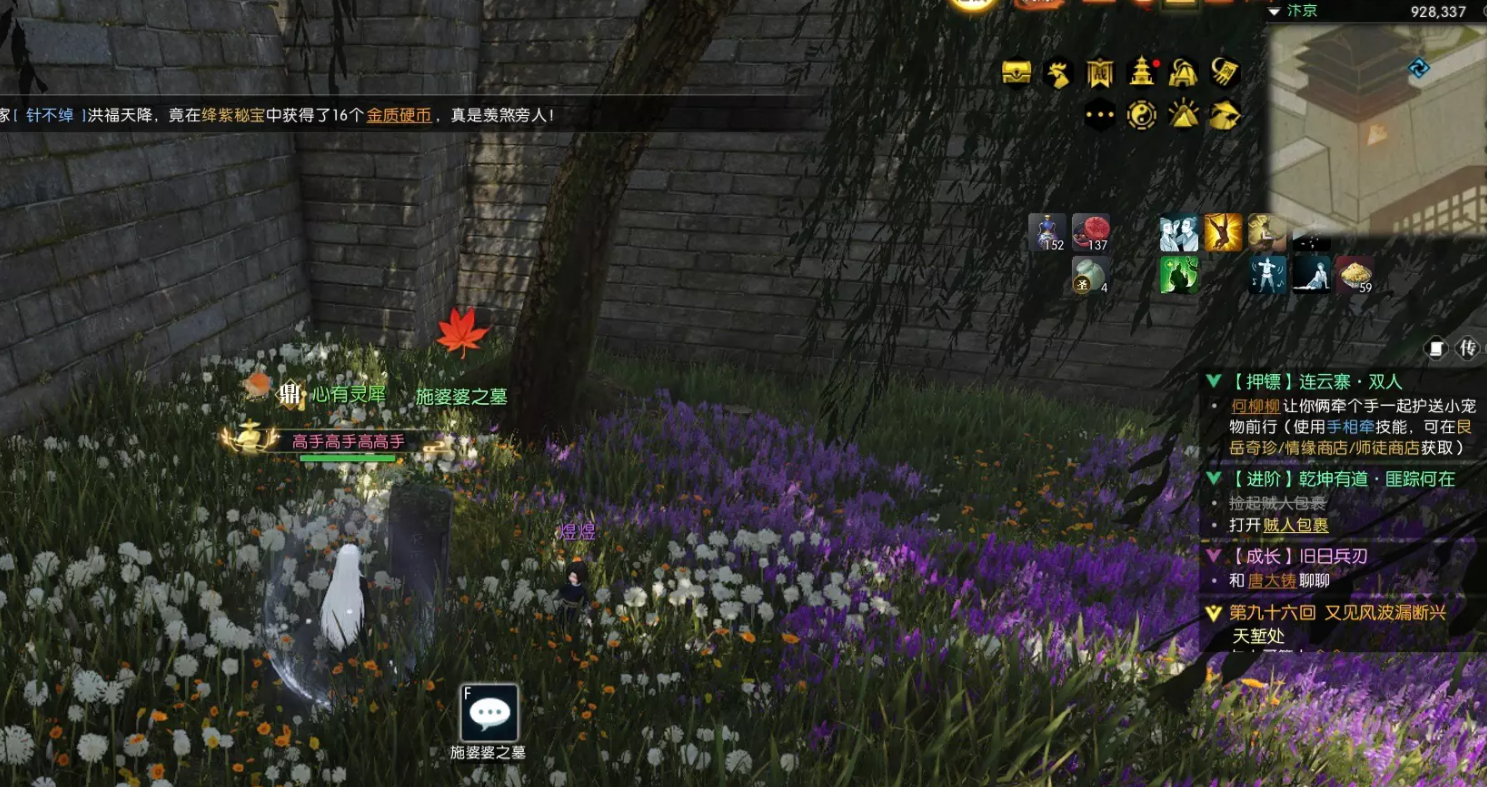This screenshot has height=787, width=1487.
Task: Use the red food item with 137
Action: click(x=1090, y=232)
